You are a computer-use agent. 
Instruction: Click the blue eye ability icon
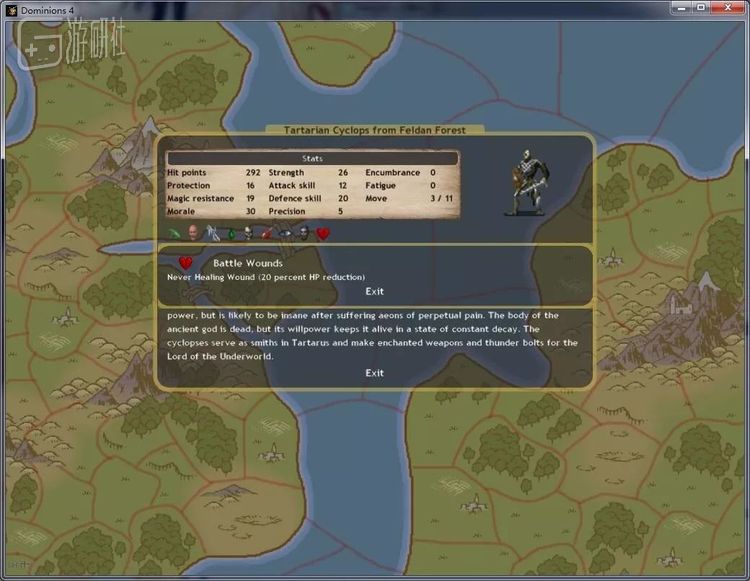285,233
